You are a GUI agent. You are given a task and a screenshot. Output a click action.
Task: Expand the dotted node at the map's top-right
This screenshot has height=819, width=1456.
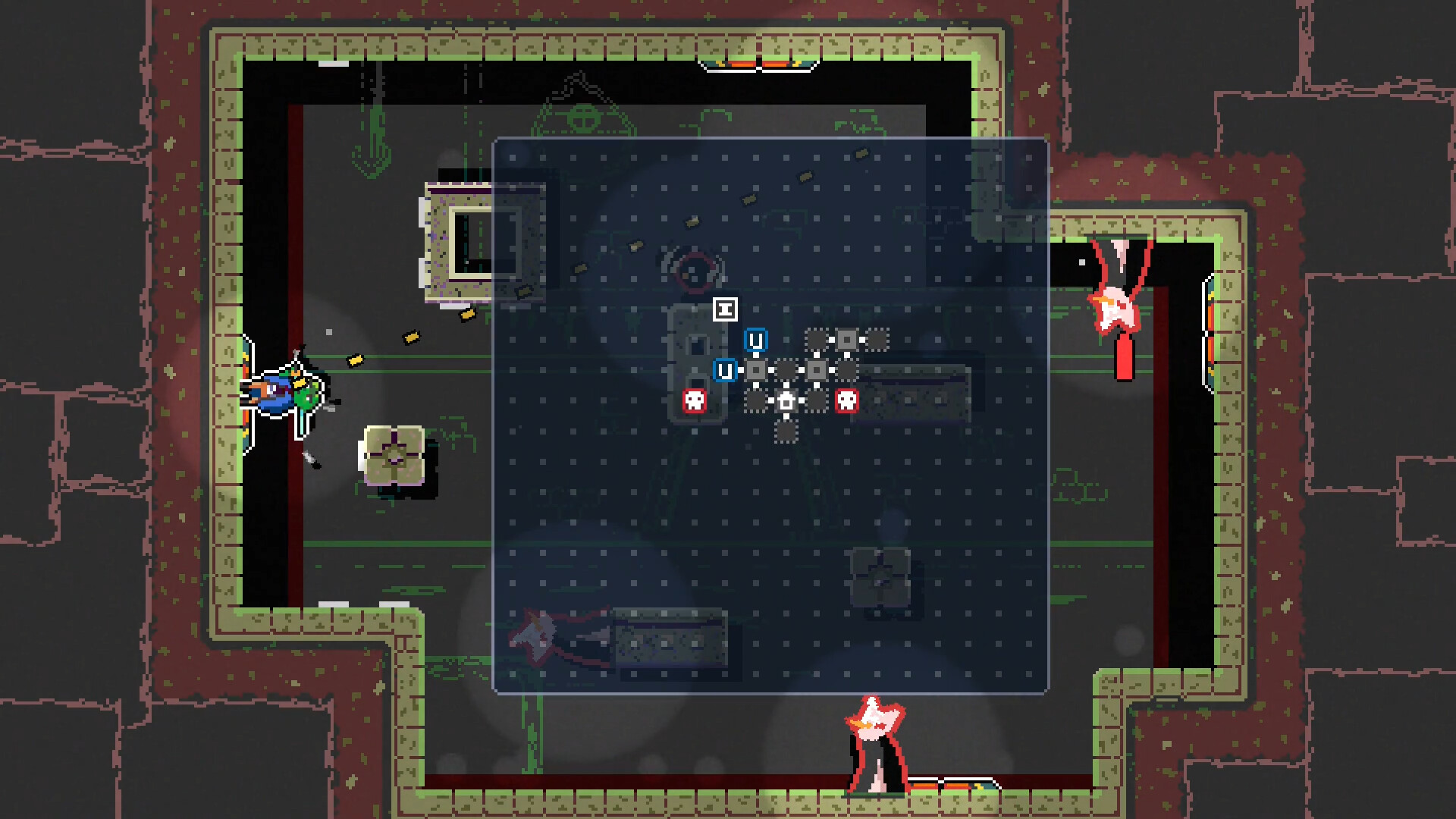[x=877, y=339]
